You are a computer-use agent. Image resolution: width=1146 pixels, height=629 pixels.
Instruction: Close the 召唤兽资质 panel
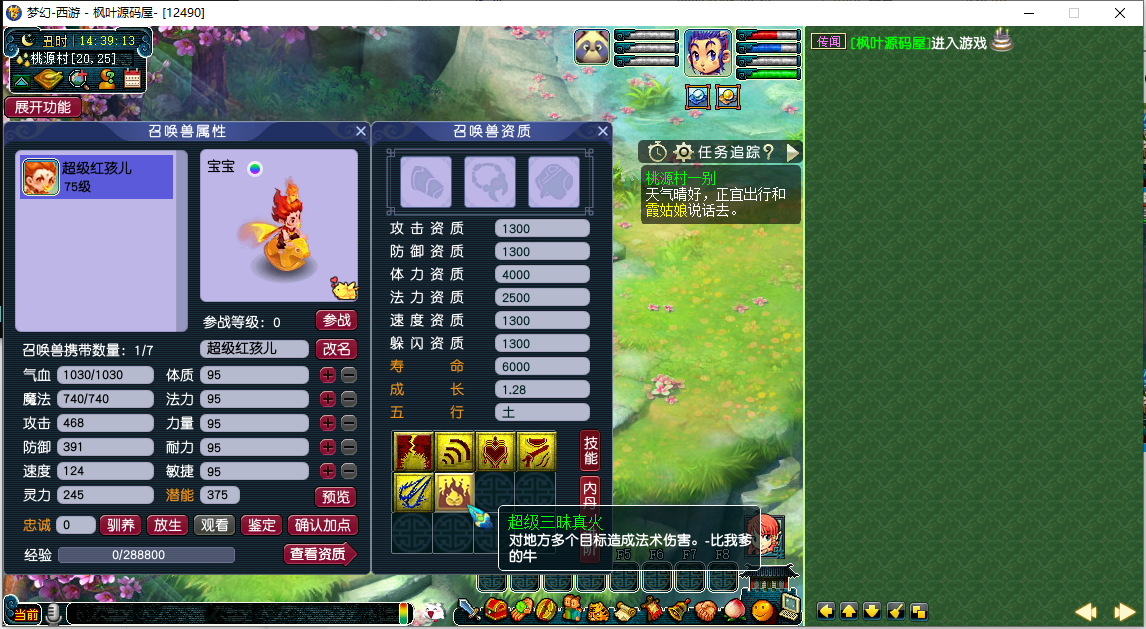603,131
